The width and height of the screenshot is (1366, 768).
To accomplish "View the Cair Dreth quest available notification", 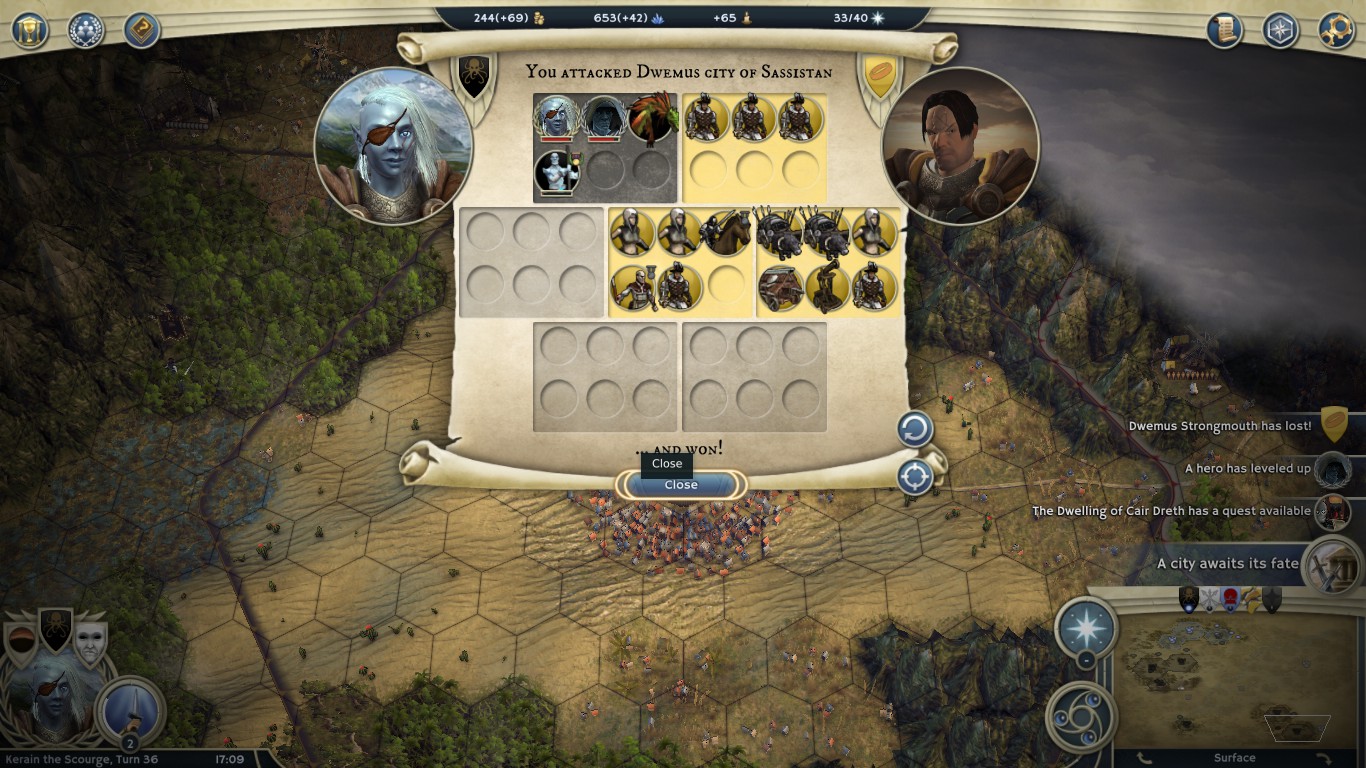I will (x=1171, y=511).
